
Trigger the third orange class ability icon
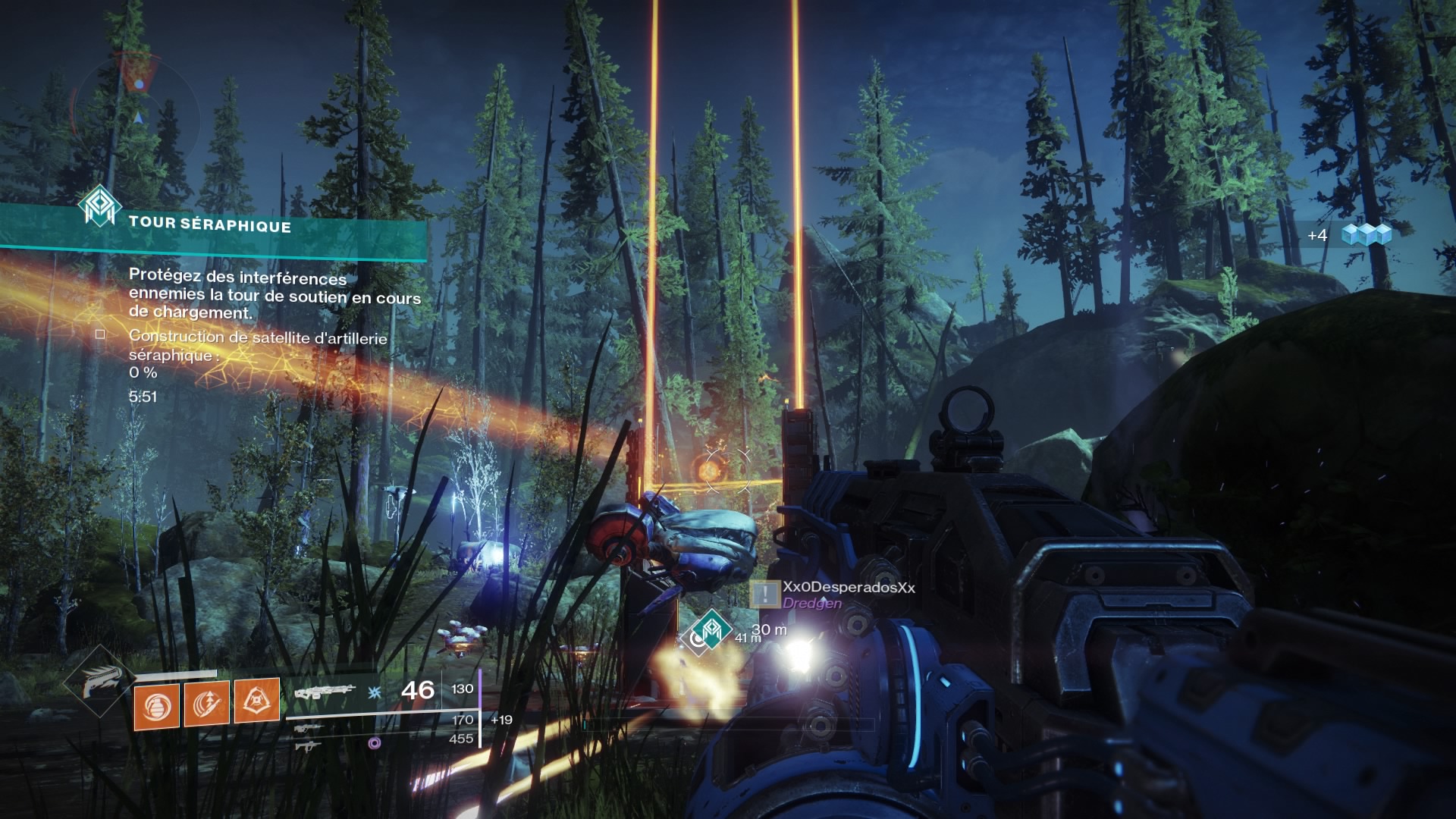pos(256,701)
